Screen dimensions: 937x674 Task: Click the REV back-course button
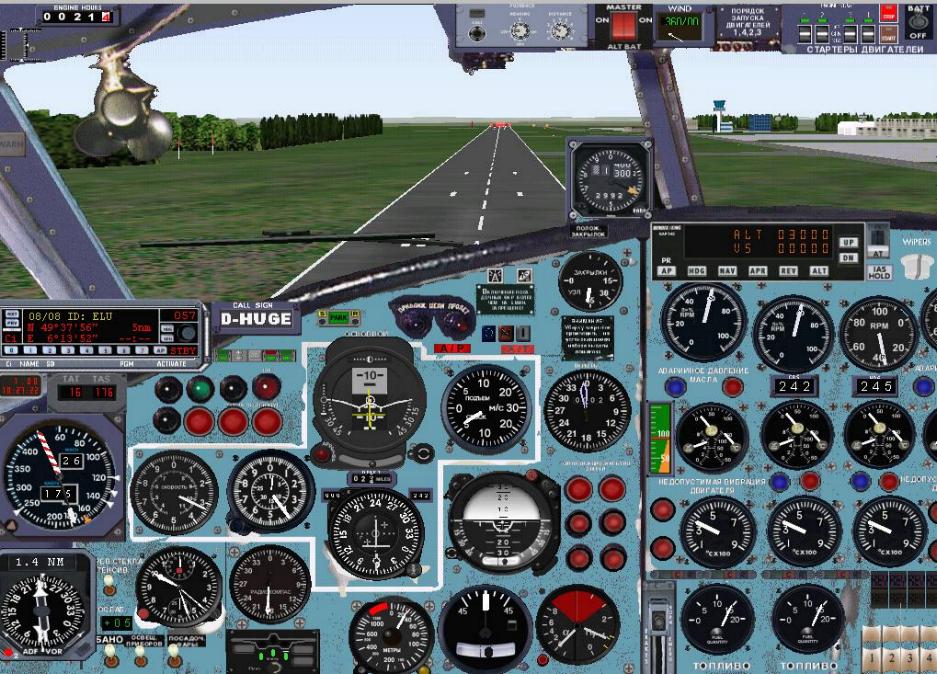pos(789,271)
